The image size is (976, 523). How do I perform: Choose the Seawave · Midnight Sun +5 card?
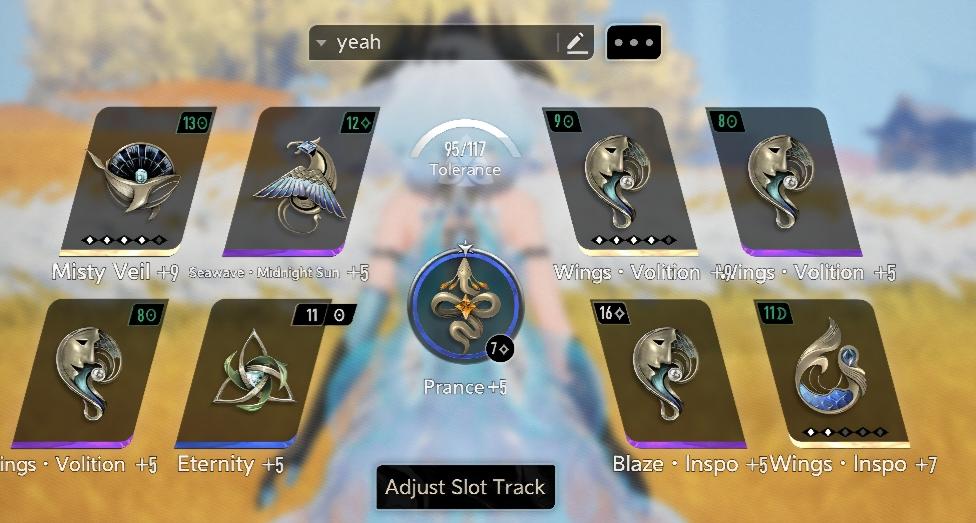300,180
